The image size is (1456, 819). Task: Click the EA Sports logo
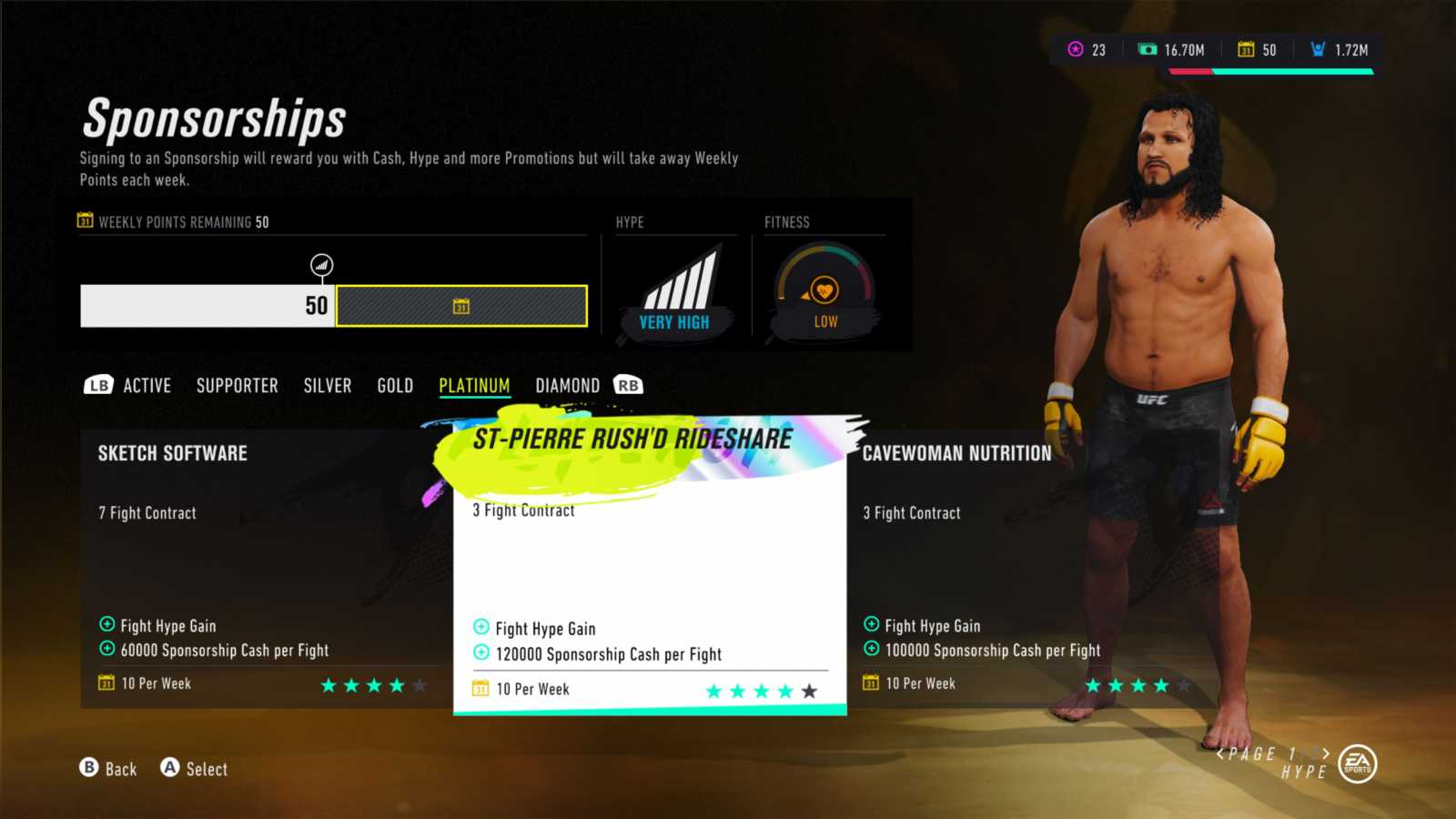(1357, 764)
